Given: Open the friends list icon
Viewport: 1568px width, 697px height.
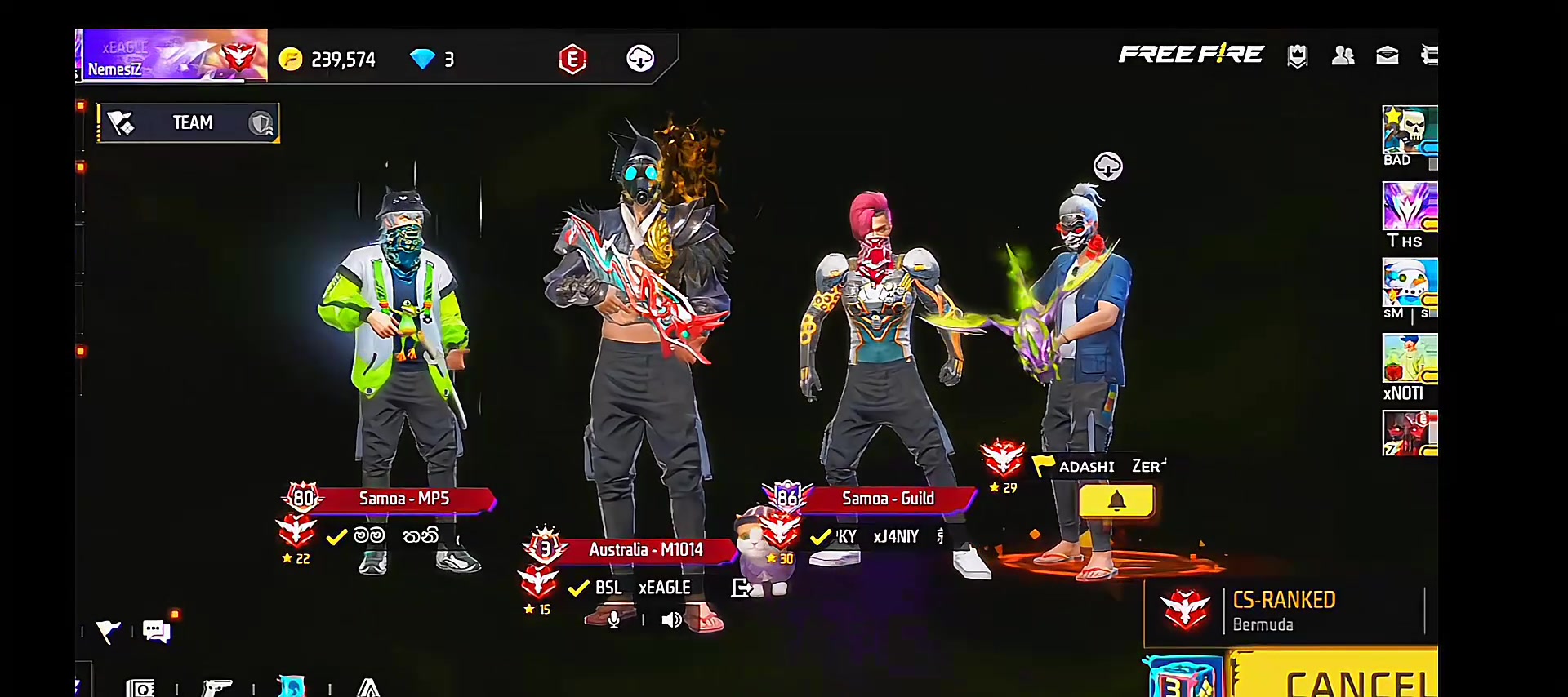Looking at the screenshot, I should [x=1343, y=55].
